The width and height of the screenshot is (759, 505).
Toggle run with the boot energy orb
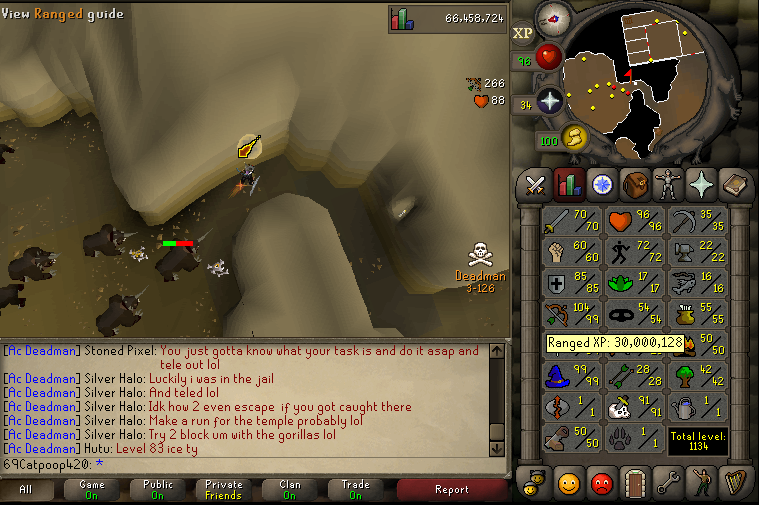573,136
